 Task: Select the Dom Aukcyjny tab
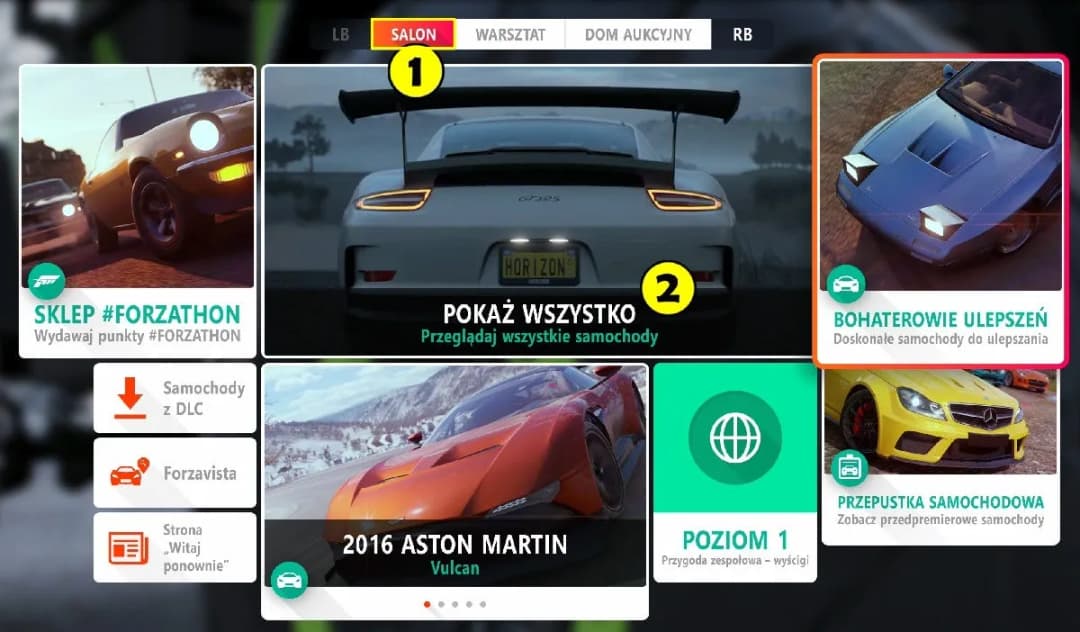(x=638, y=34)
